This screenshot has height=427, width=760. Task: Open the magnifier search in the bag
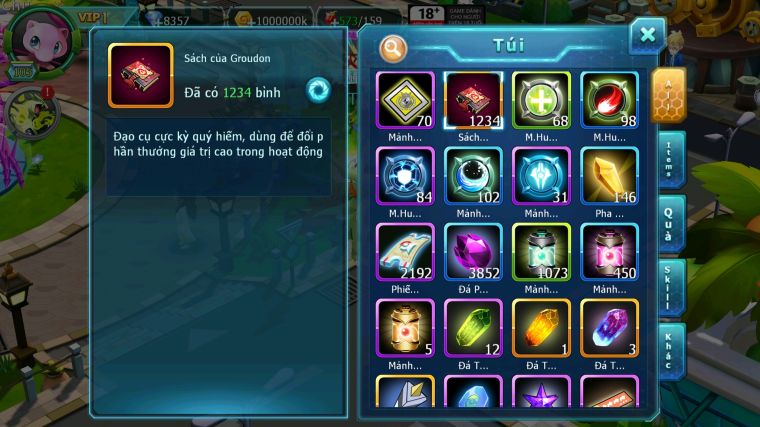coord(394,47)
